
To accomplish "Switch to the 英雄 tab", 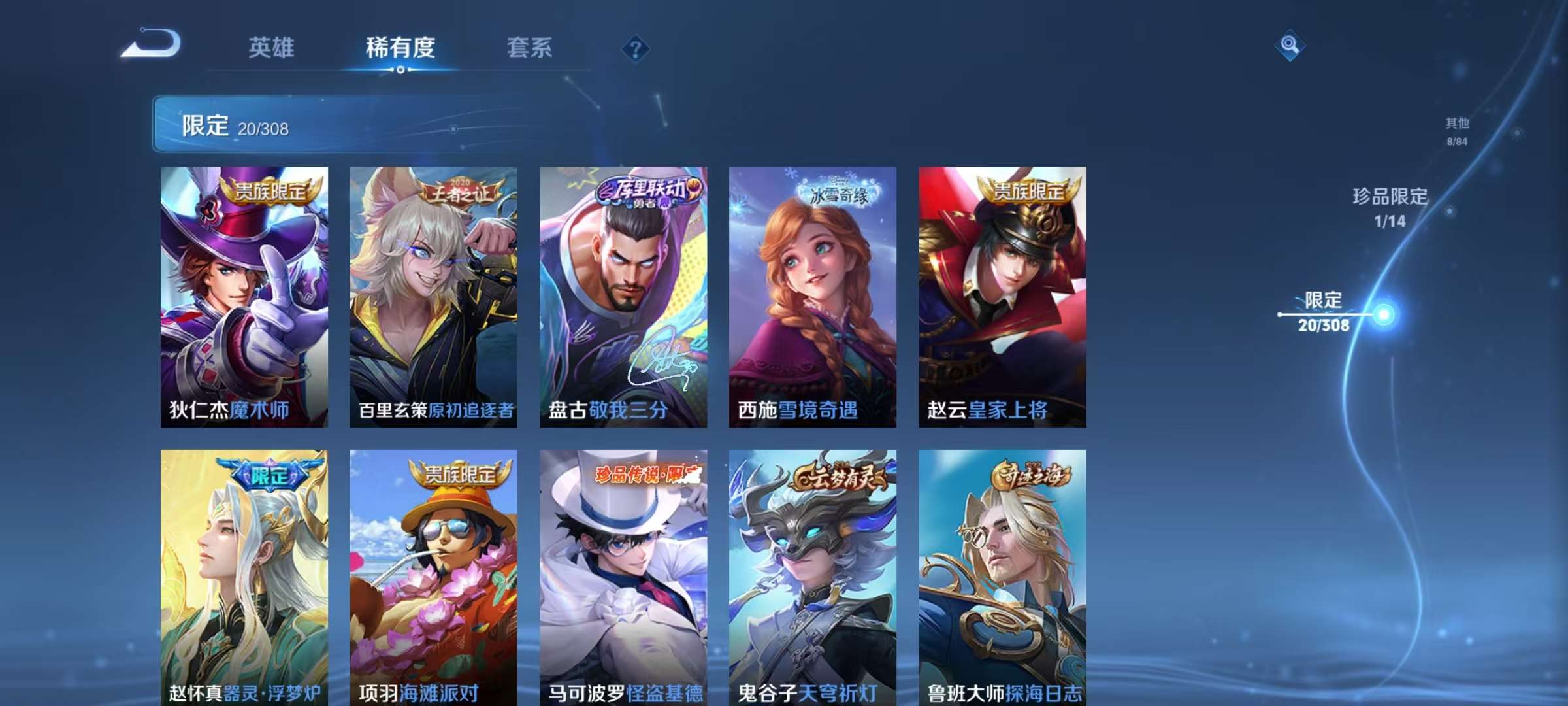I will 271,48.
